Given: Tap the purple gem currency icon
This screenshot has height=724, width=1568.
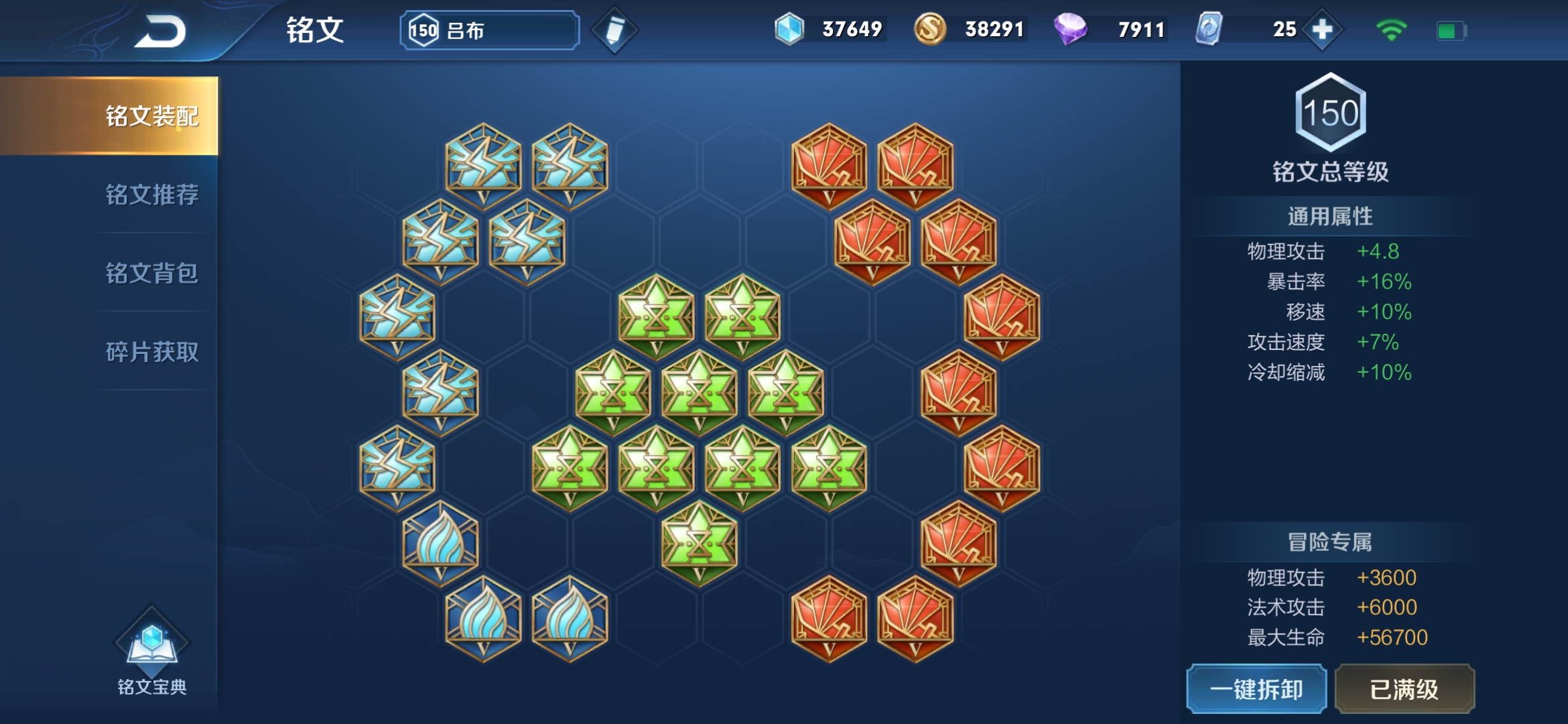Looking at the screenshot, I should pyautogui.click(x=1070, y=29).
